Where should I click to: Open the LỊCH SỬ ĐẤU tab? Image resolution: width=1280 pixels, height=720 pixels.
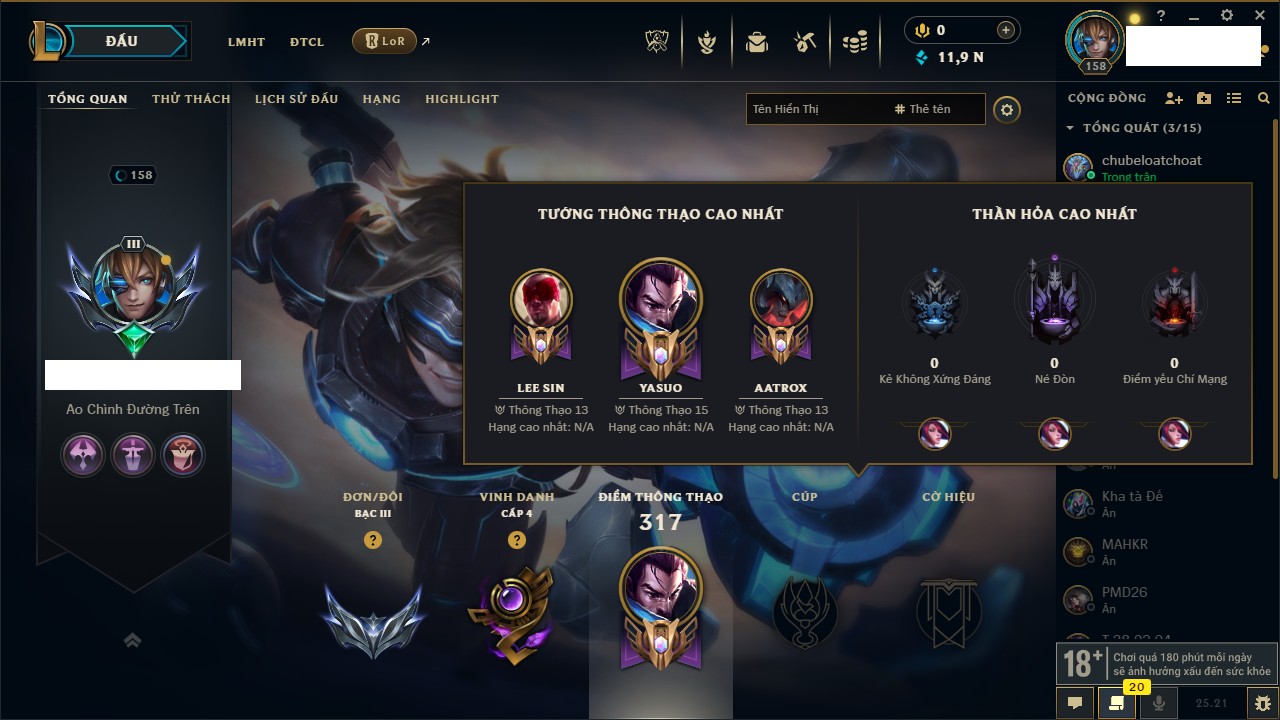tap(296, 99)
